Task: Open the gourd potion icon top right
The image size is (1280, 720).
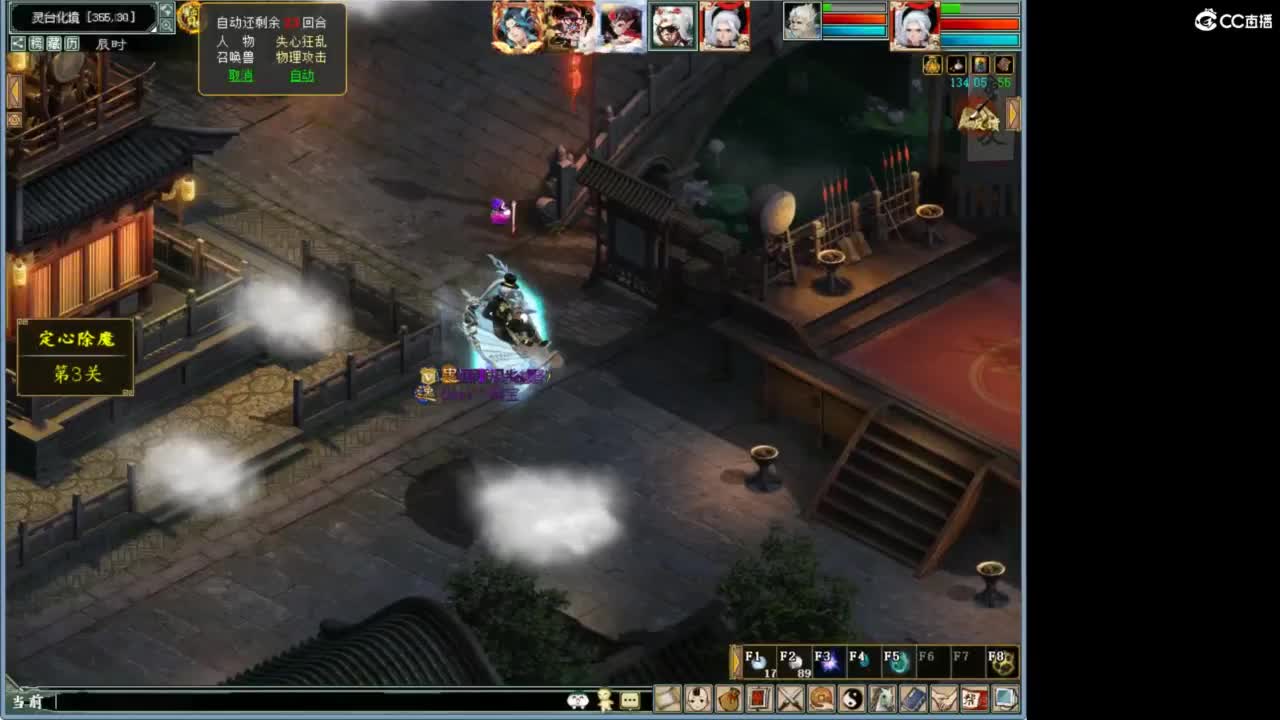Action: coord(932,66)
